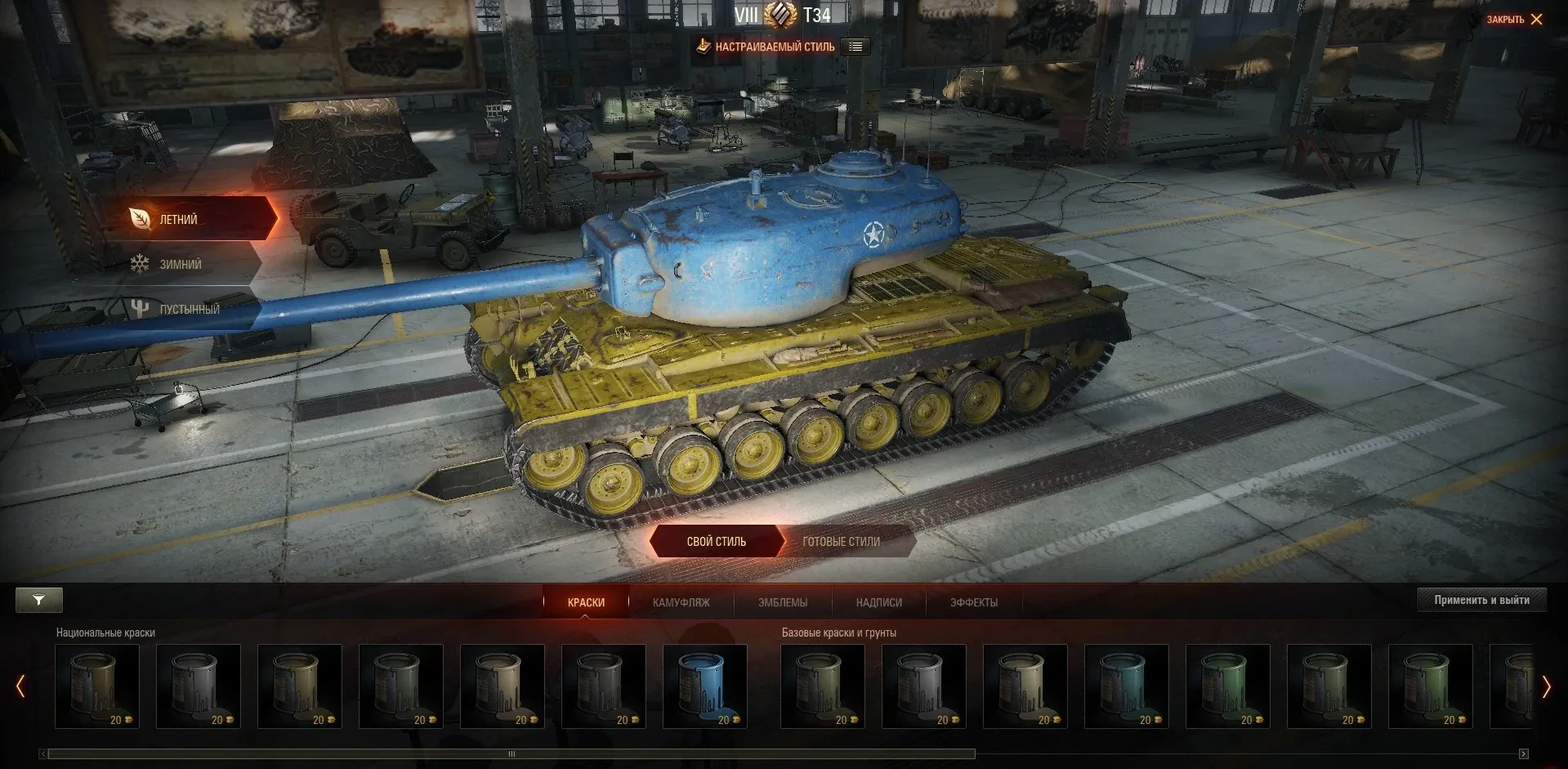Select the blue national paint can

click(704, 686)
